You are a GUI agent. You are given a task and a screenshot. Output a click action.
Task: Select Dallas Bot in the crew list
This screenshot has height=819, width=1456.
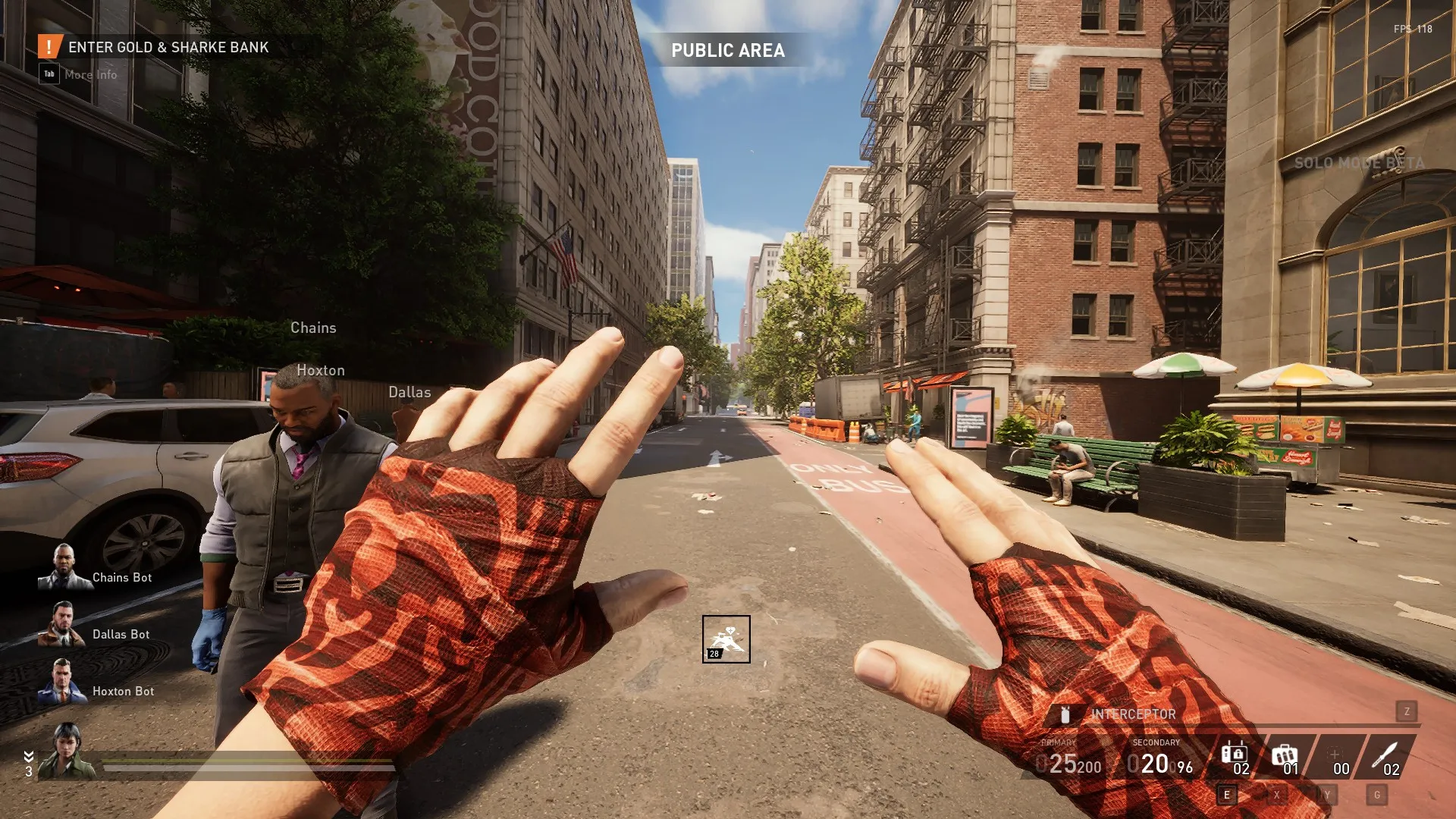pyautogui.click(x=63, y=625)
